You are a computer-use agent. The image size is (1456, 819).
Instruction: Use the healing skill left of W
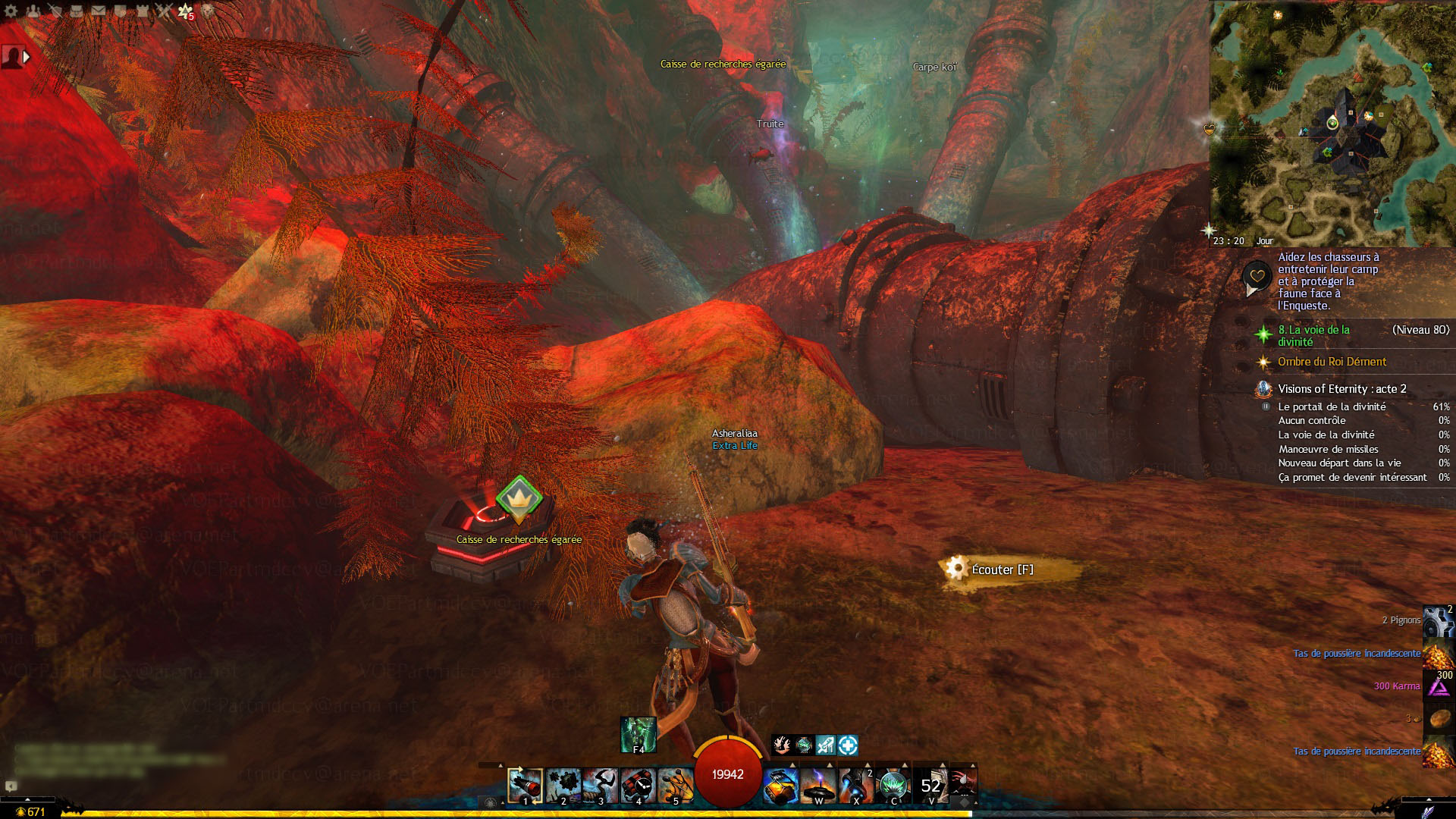click(x=780, y=786)
